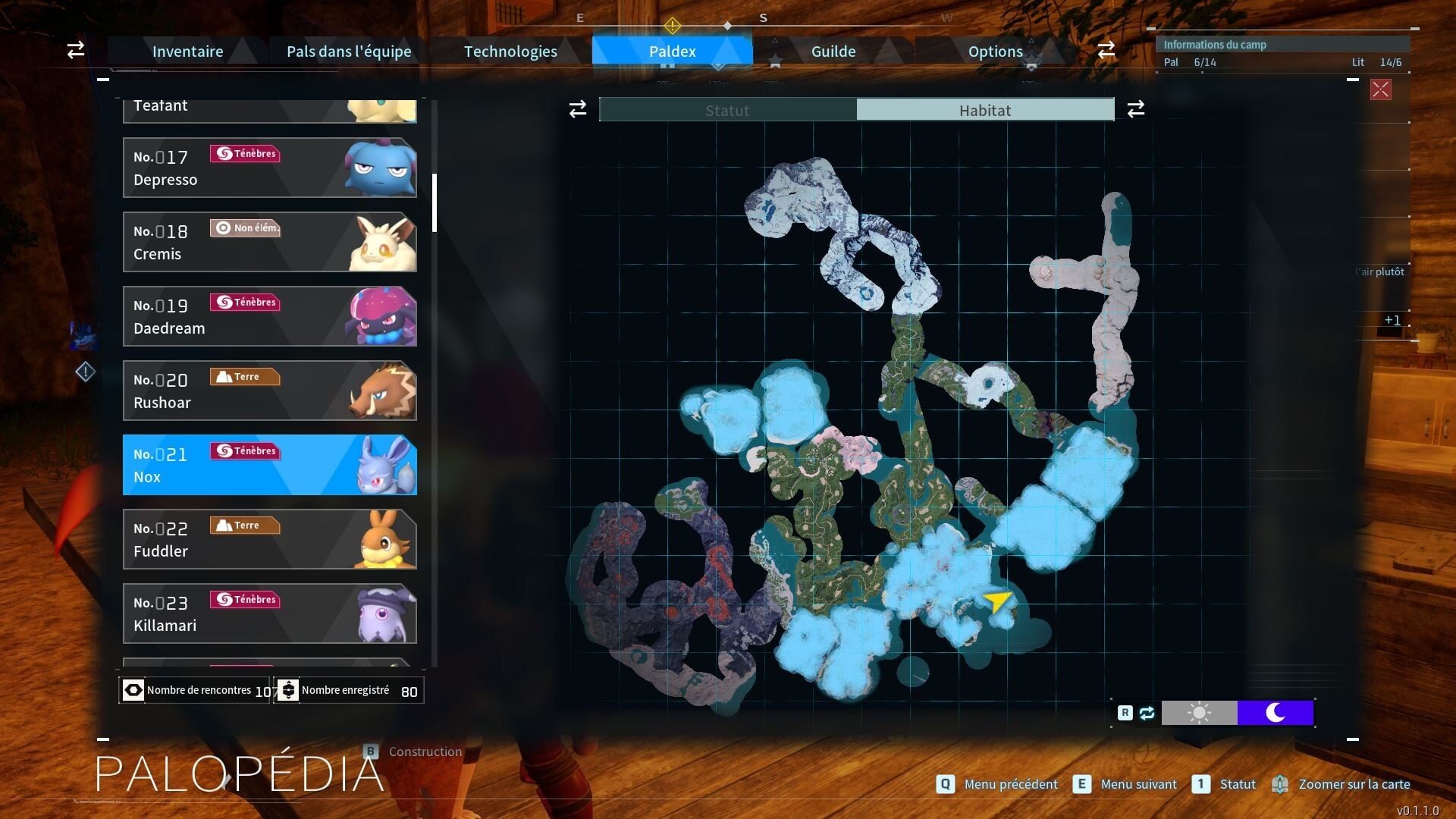Select the highlighted Nox entry
This screenshot has height=819, width=1456.
(x=269, y=465)
